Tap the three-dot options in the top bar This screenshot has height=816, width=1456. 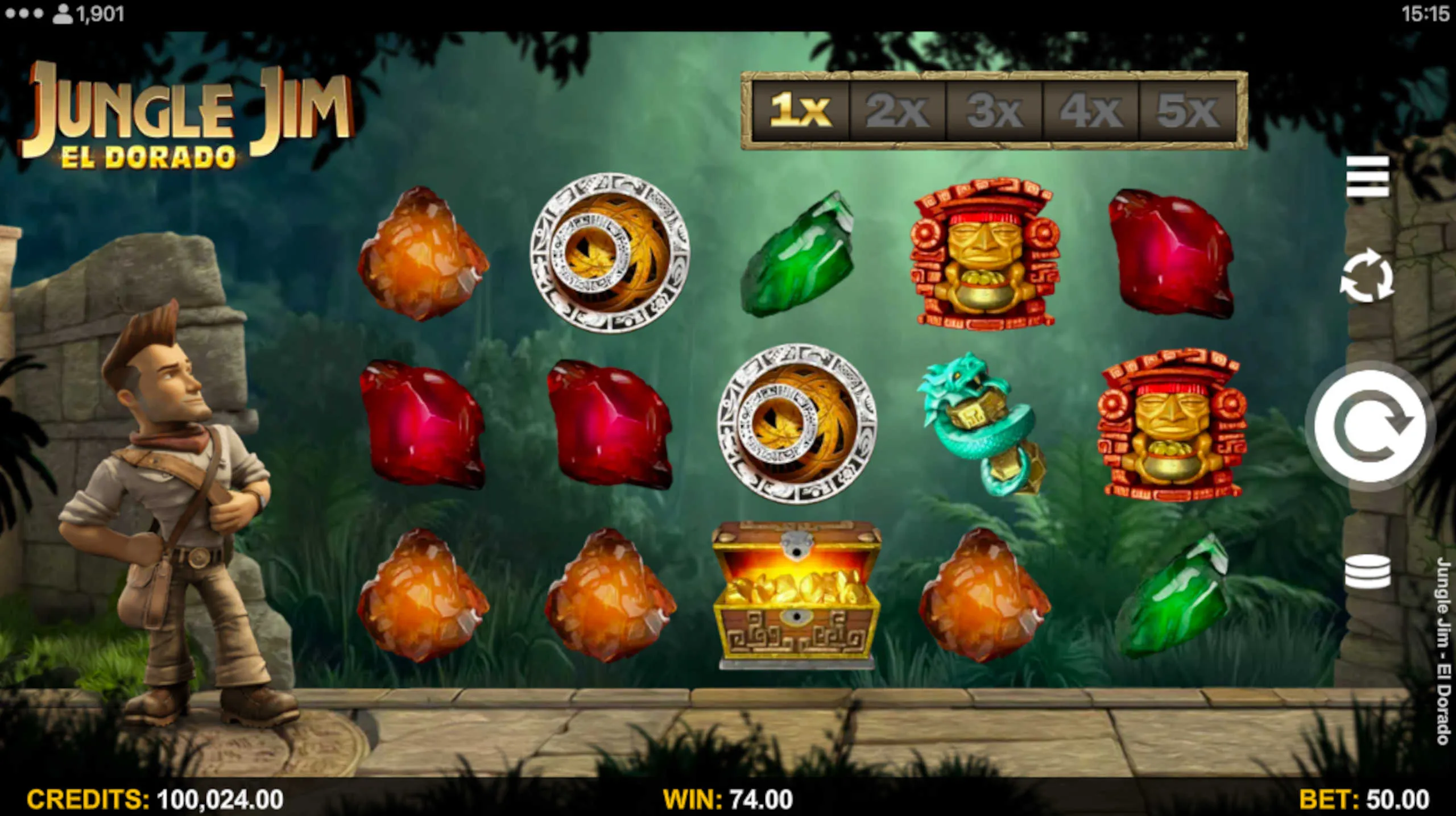coord(24,14)
